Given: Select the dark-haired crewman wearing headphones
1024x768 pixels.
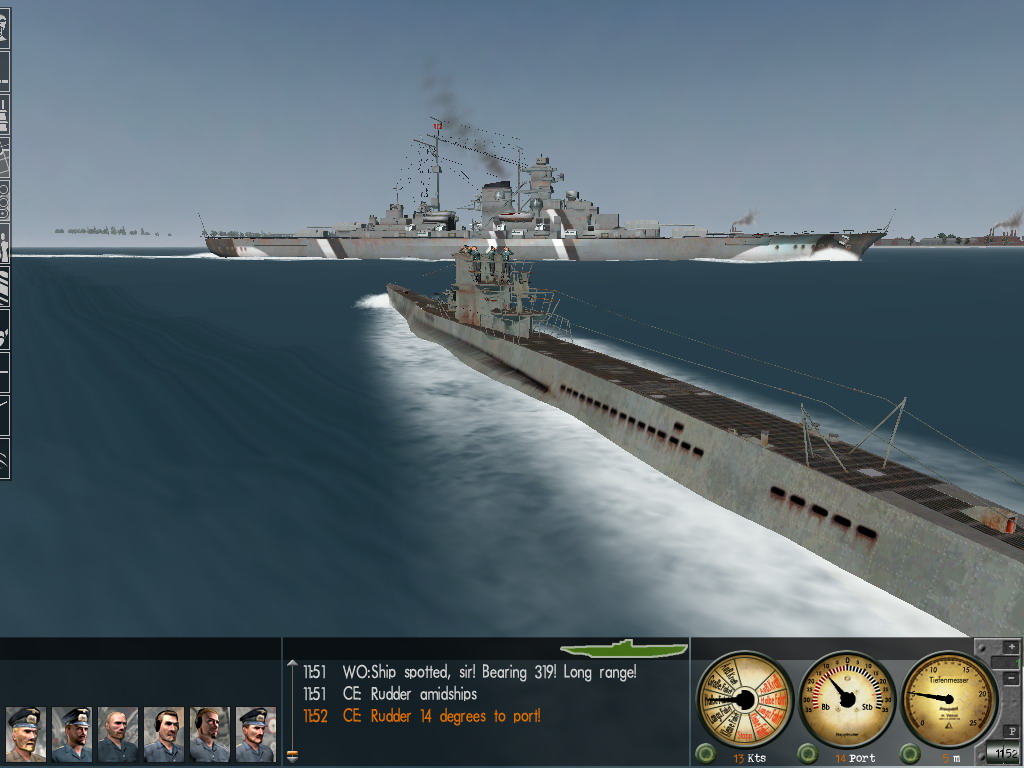Looking at the screenshot, I should pyautogui.click(x=163, y=734).
